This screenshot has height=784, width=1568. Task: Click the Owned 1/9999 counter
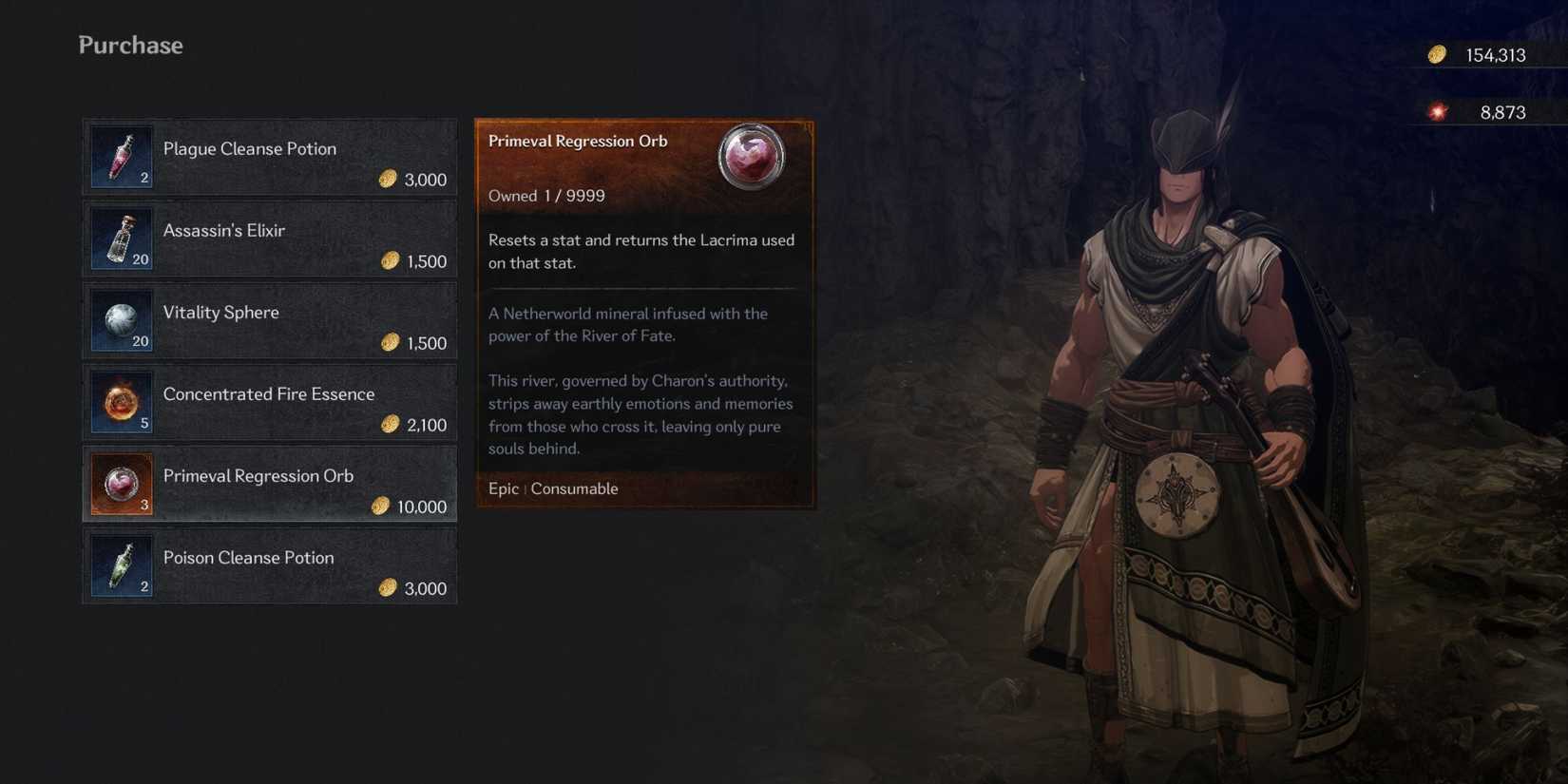545,196
